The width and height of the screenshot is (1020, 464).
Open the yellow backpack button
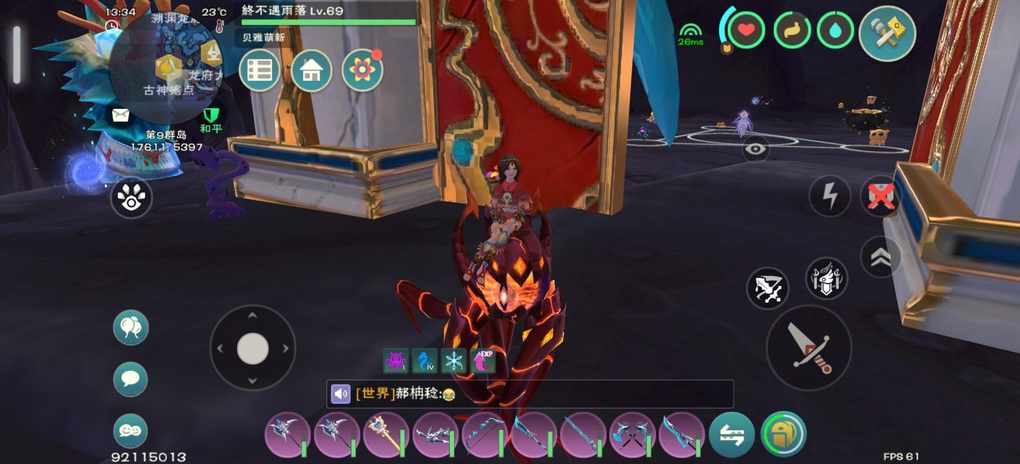783,435
